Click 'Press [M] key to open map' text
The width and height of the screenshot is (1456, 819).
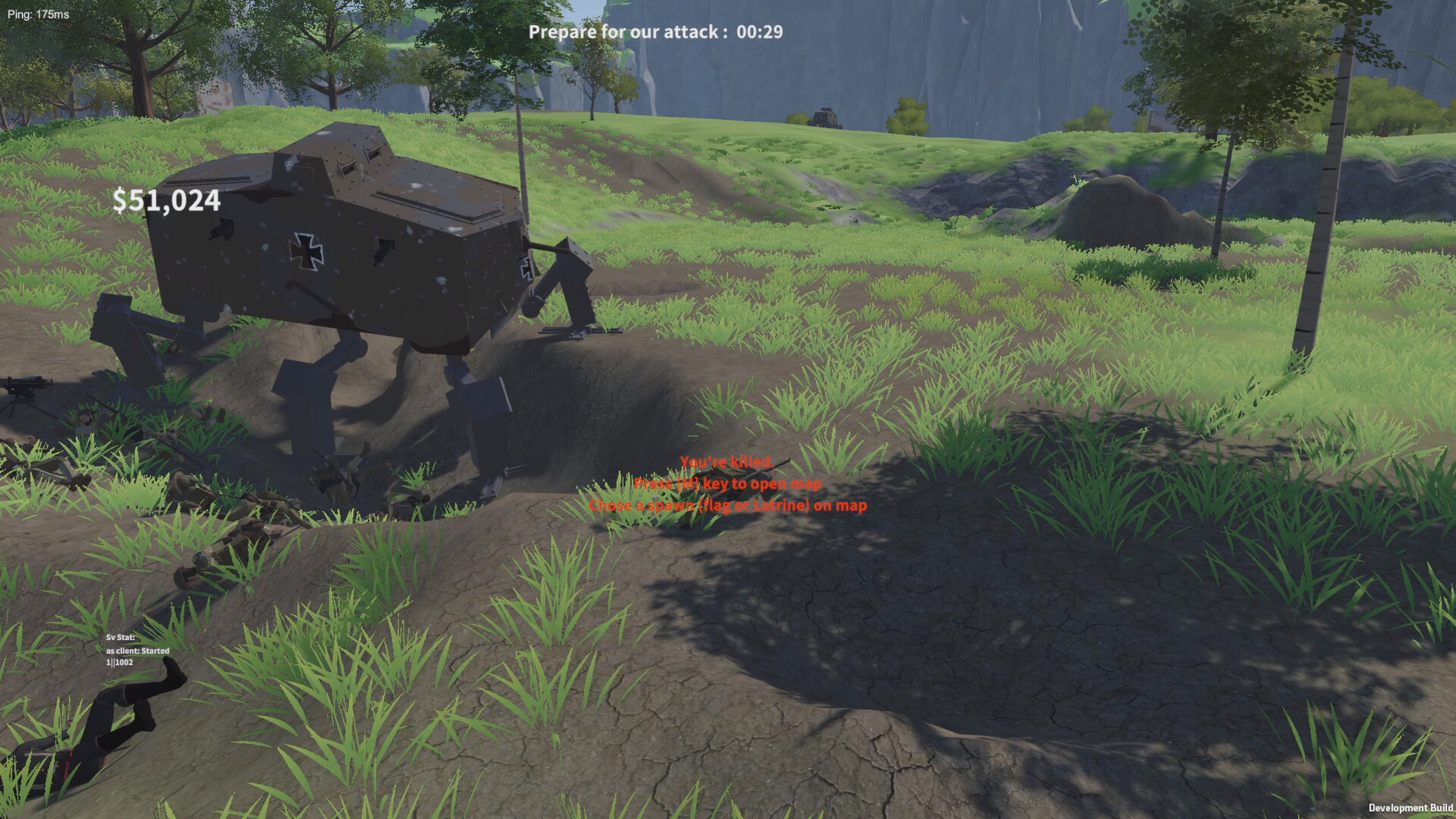tap(727, 482)
